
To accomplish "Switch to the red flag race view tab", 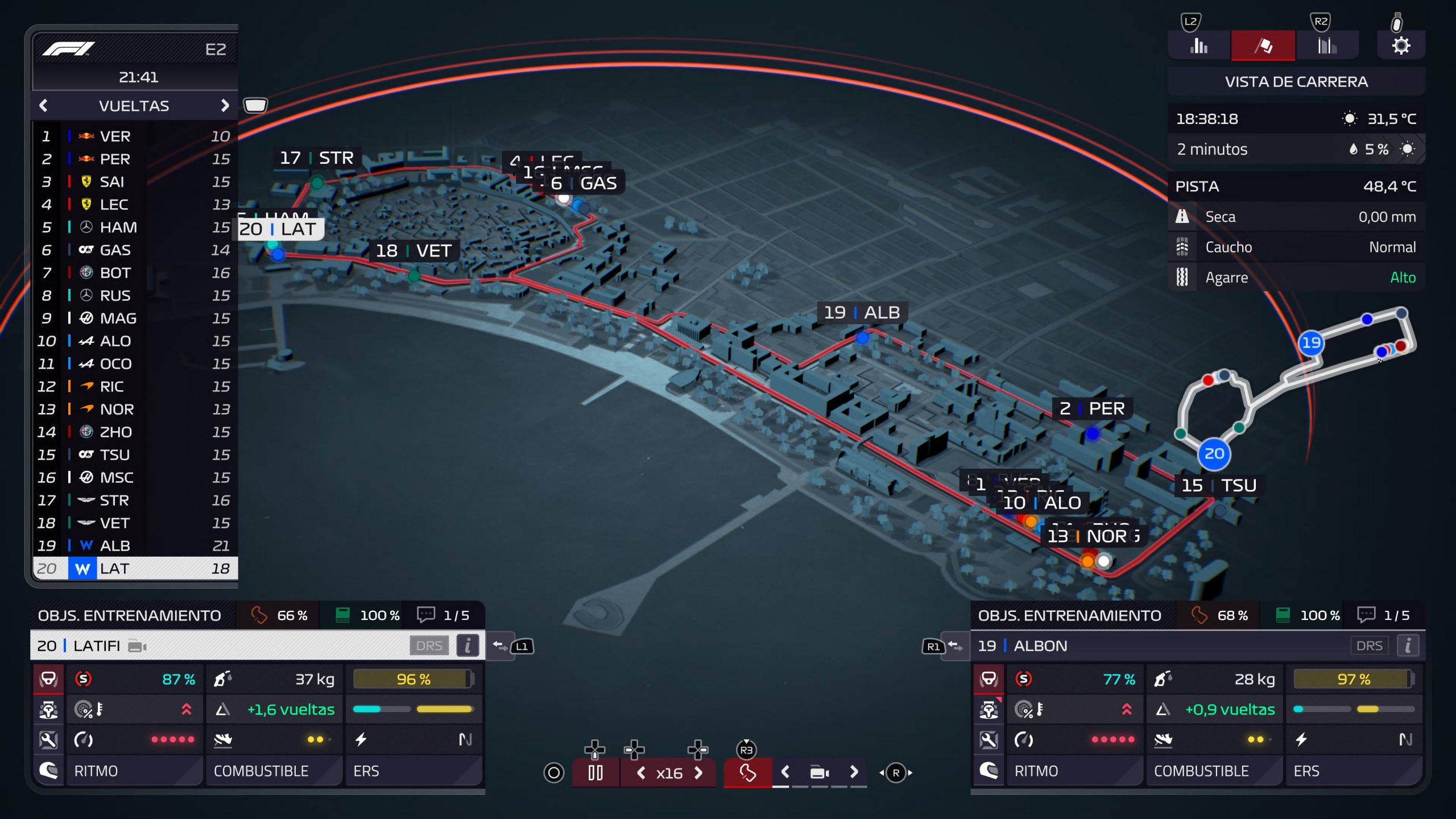I will [x=1263, y=45].
